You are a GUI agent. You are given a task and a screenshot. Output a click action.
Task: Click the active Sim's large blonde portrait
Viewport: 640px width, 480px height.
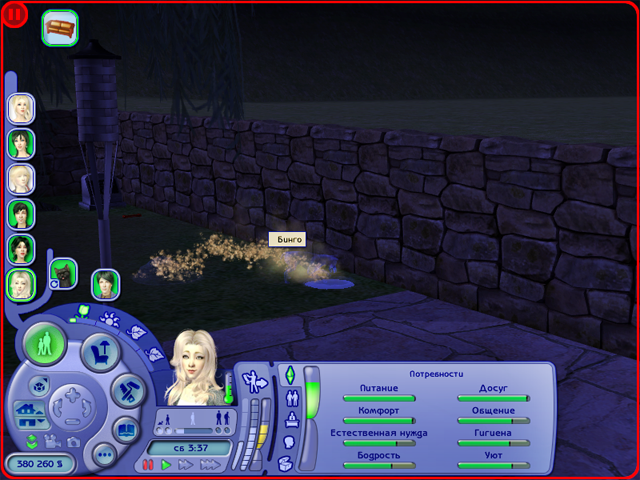pyautogui.click(x=194, y=368)
